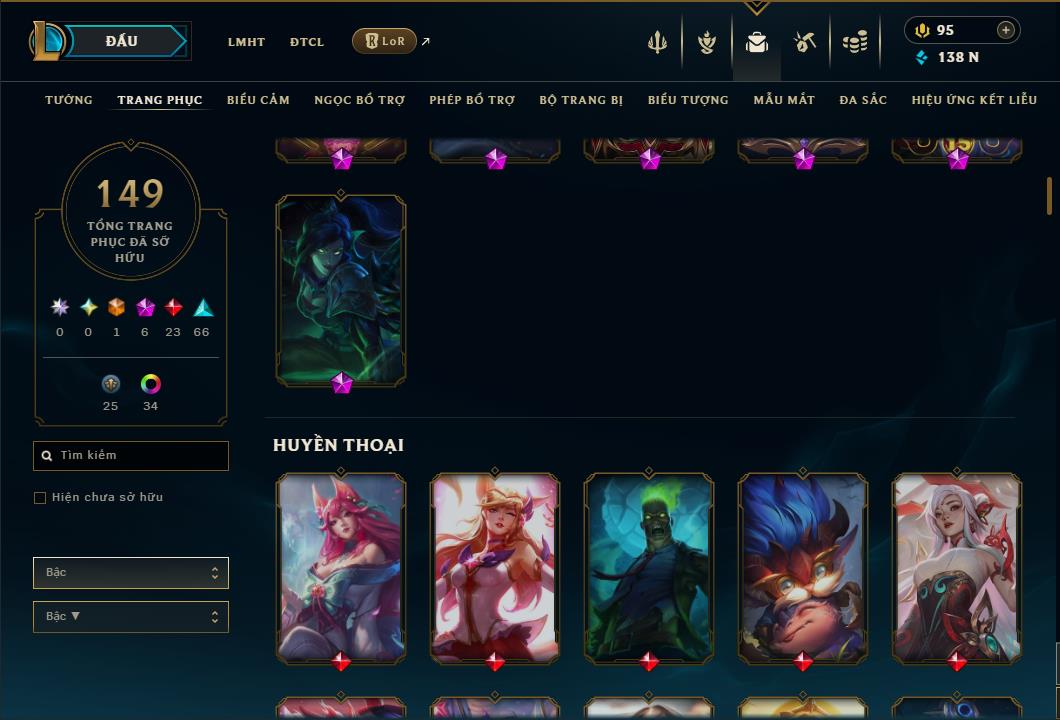Open the collection backpack icon
This screenshot has width=1060, height=720.
tap(757, 42)
